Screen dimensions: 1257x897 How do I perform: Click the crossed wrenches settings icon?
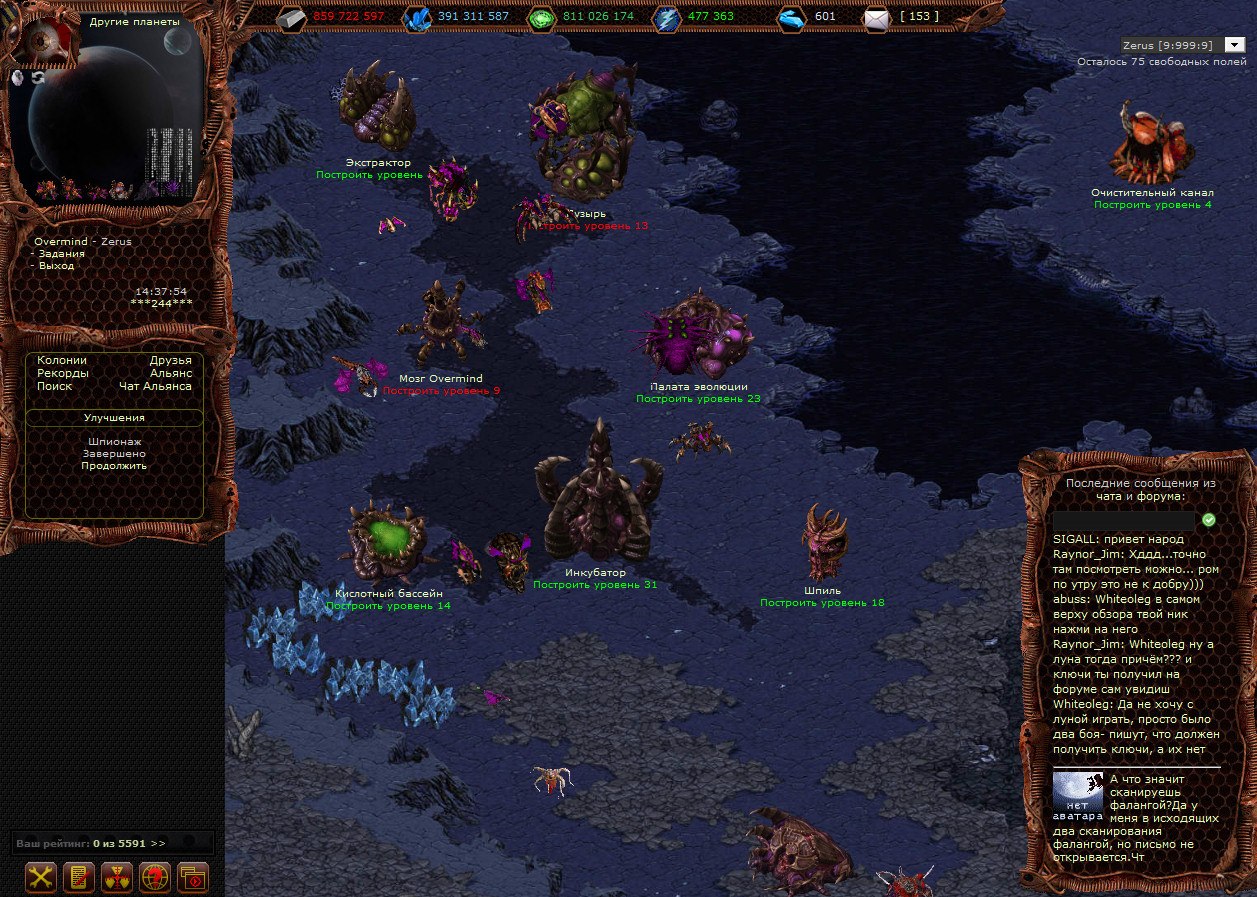pyautogui.click(x=40, y=877)
